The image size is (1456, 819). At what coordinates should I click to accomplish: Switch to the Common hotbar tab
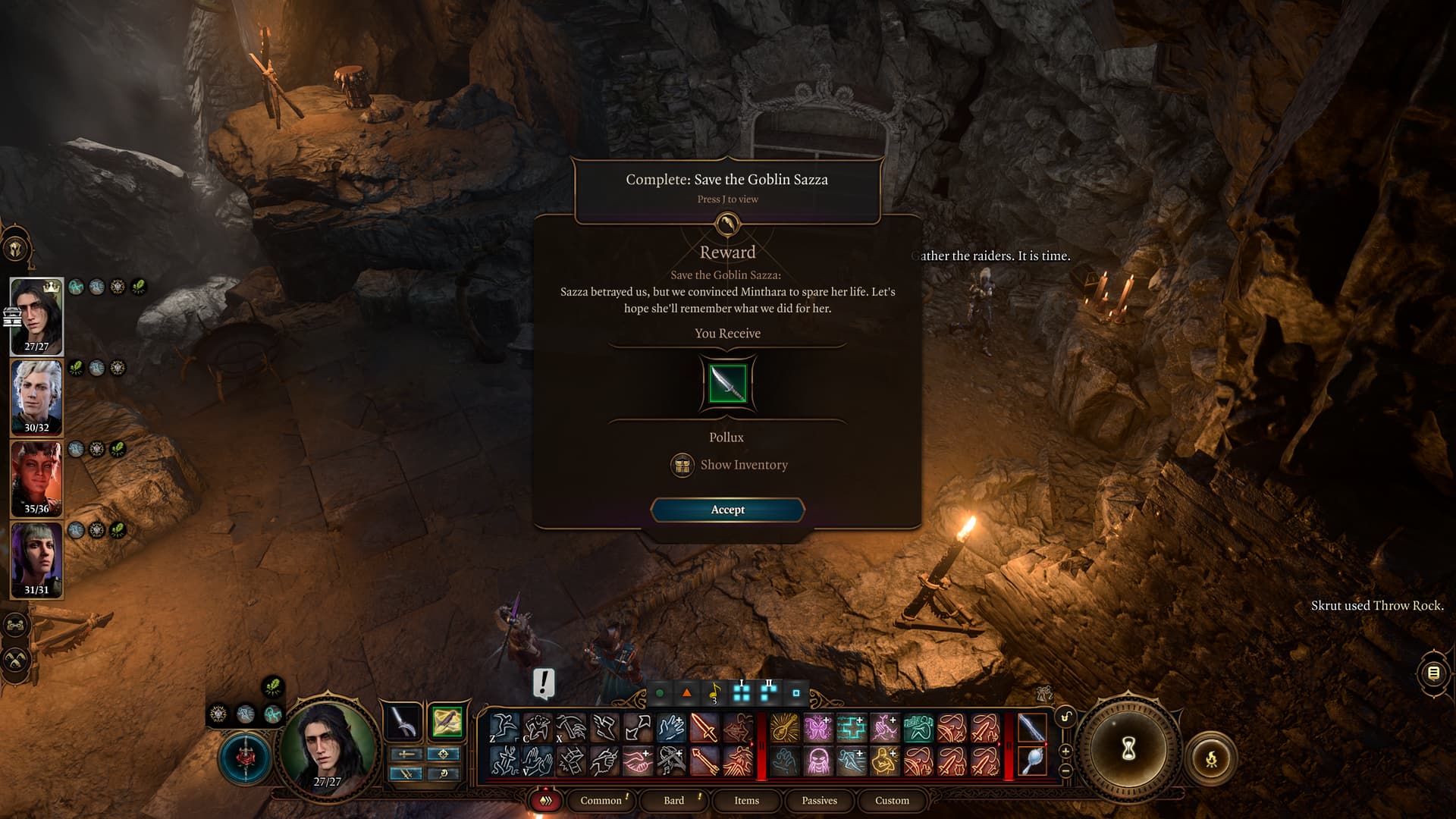click(601, 800)
